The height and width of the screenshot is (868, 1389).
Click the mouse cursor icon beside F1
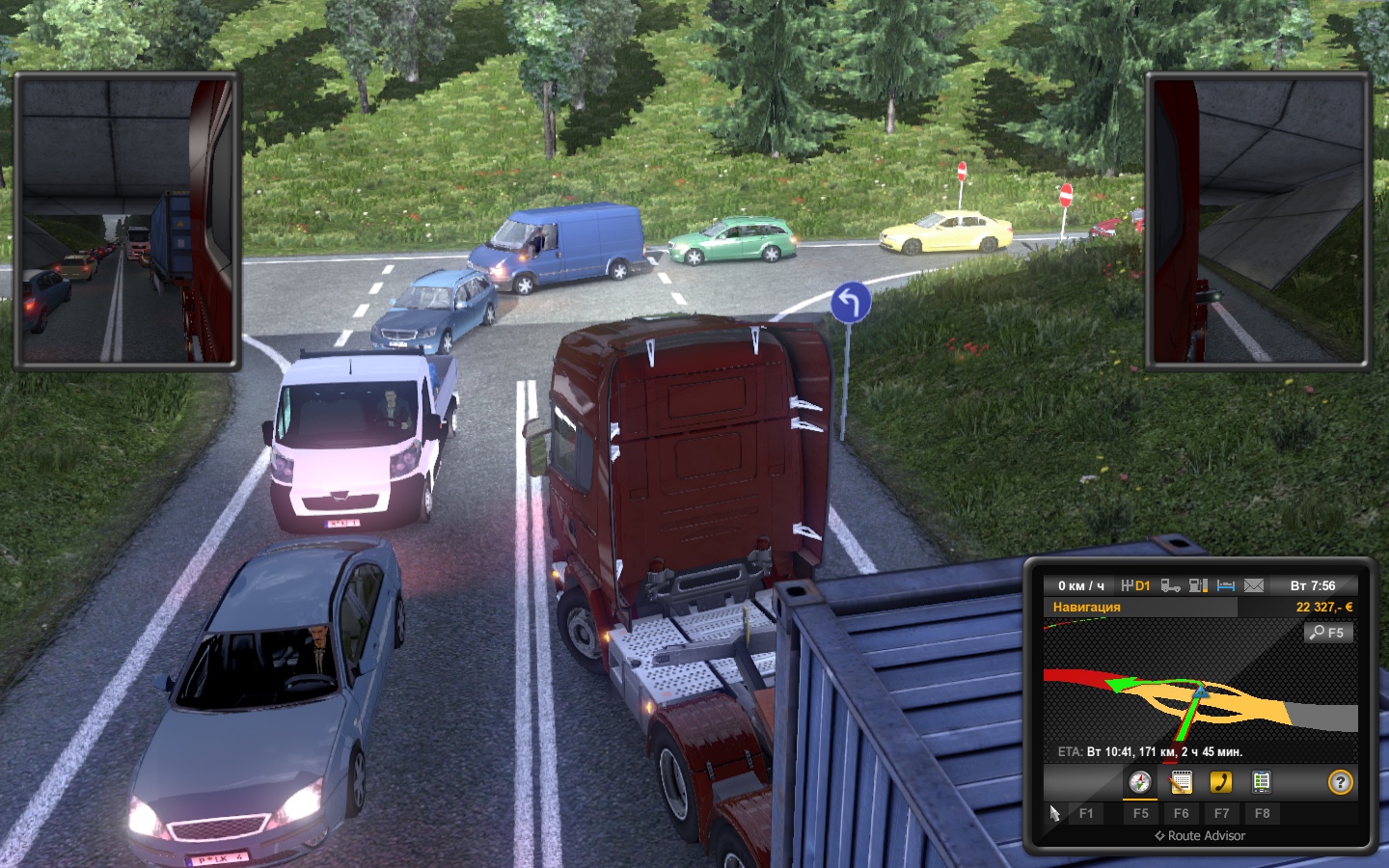[x=1054, y=813]
